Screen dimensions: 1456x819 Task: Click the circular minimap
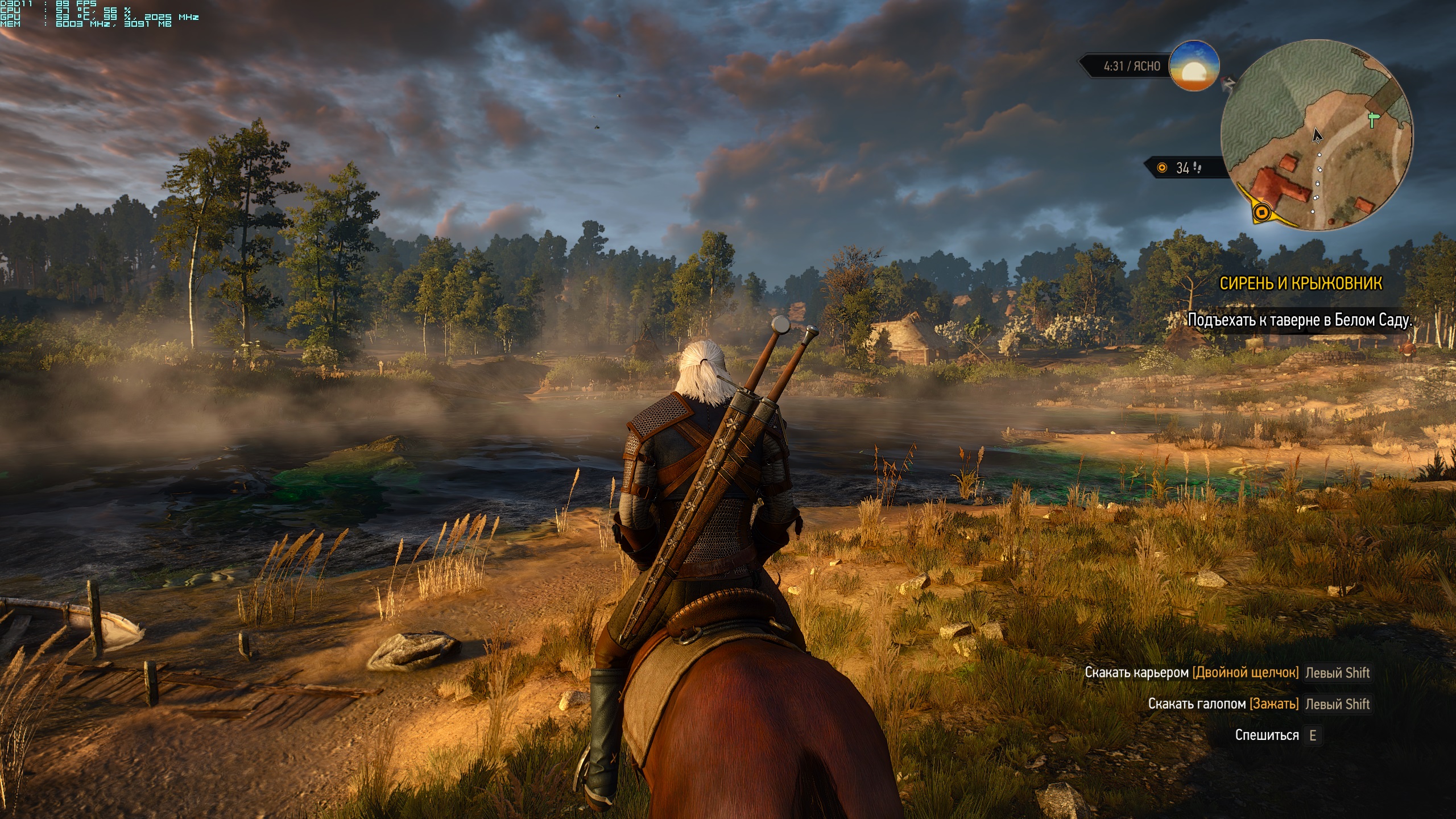[x=1316, y=135]
